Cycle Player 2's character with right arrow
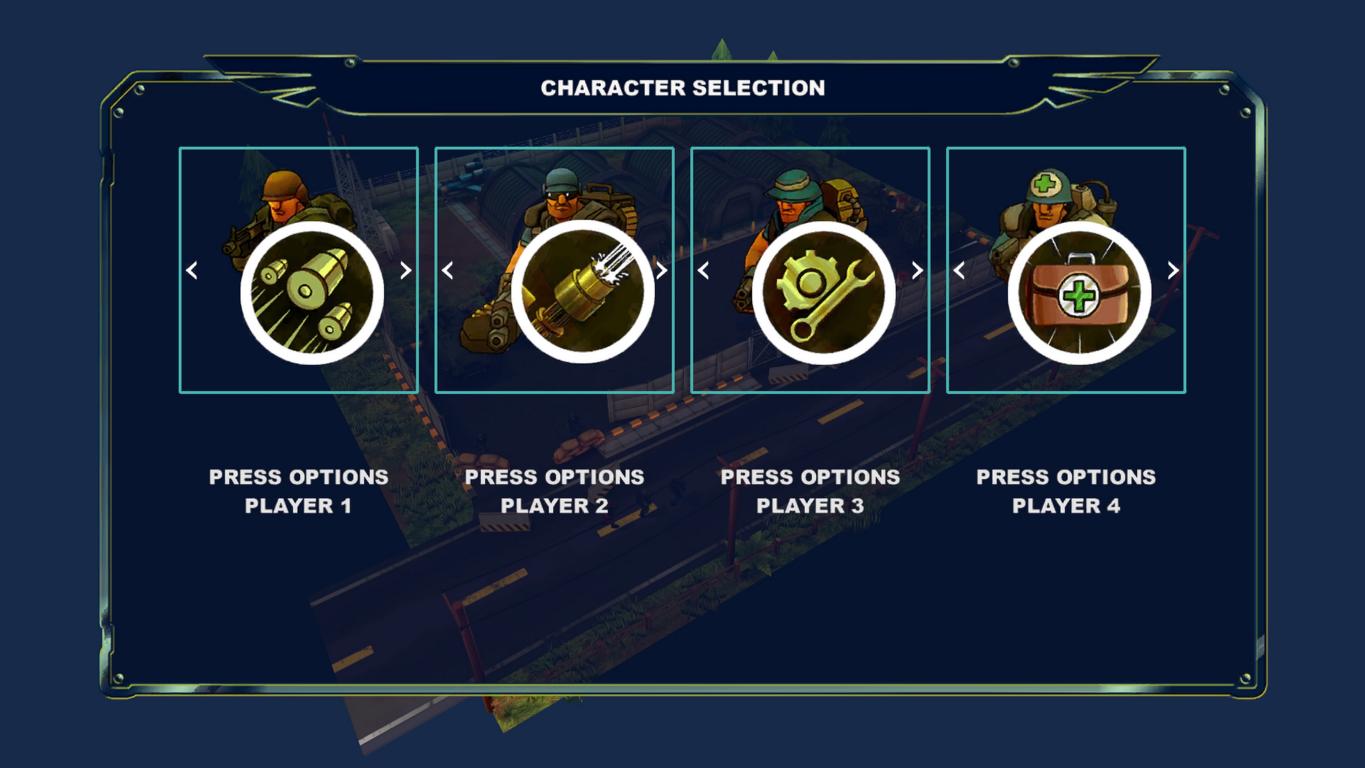 pos(661,270)
